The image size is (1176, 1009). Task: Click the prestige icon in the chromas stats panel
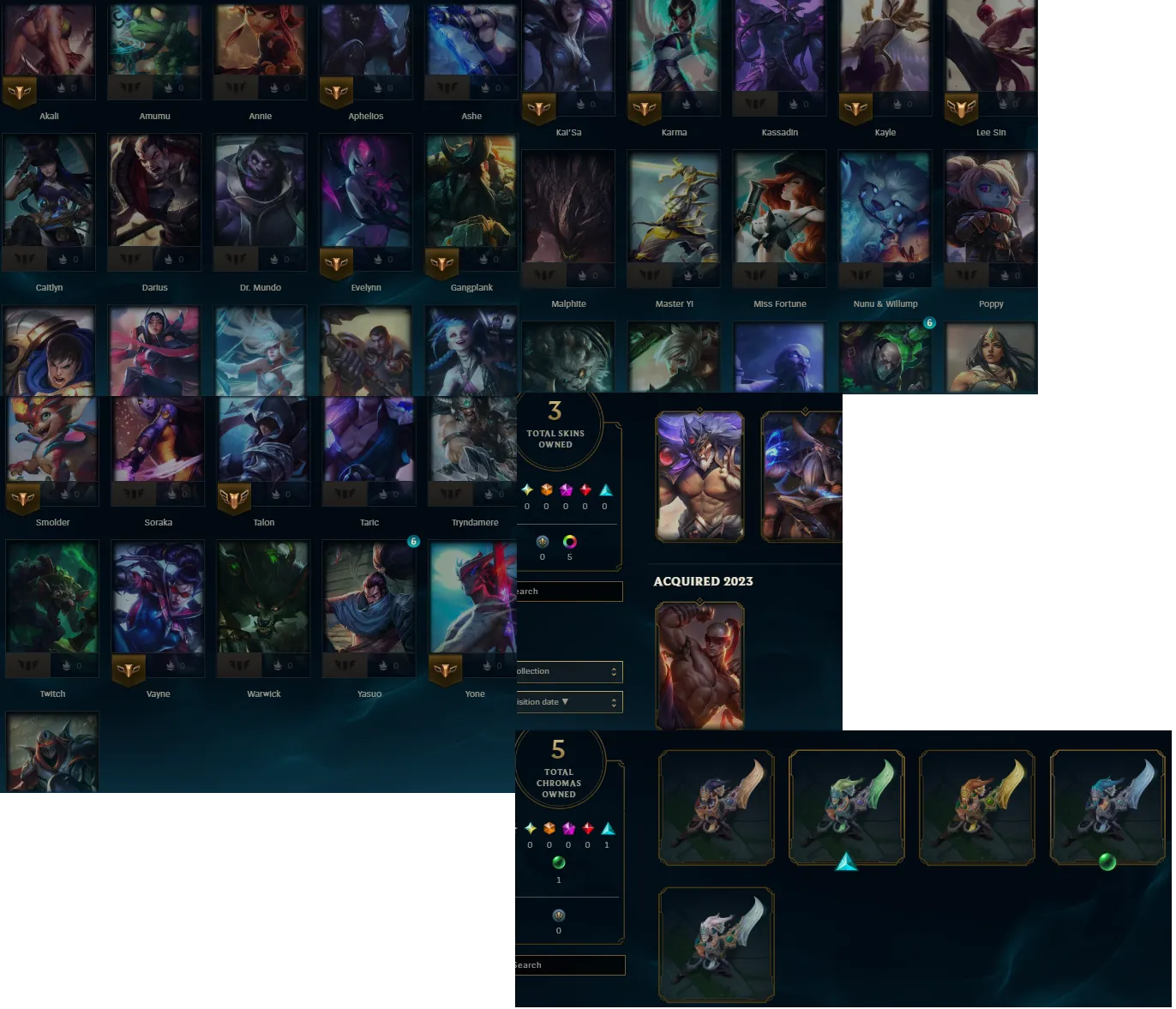pos(558,914)
